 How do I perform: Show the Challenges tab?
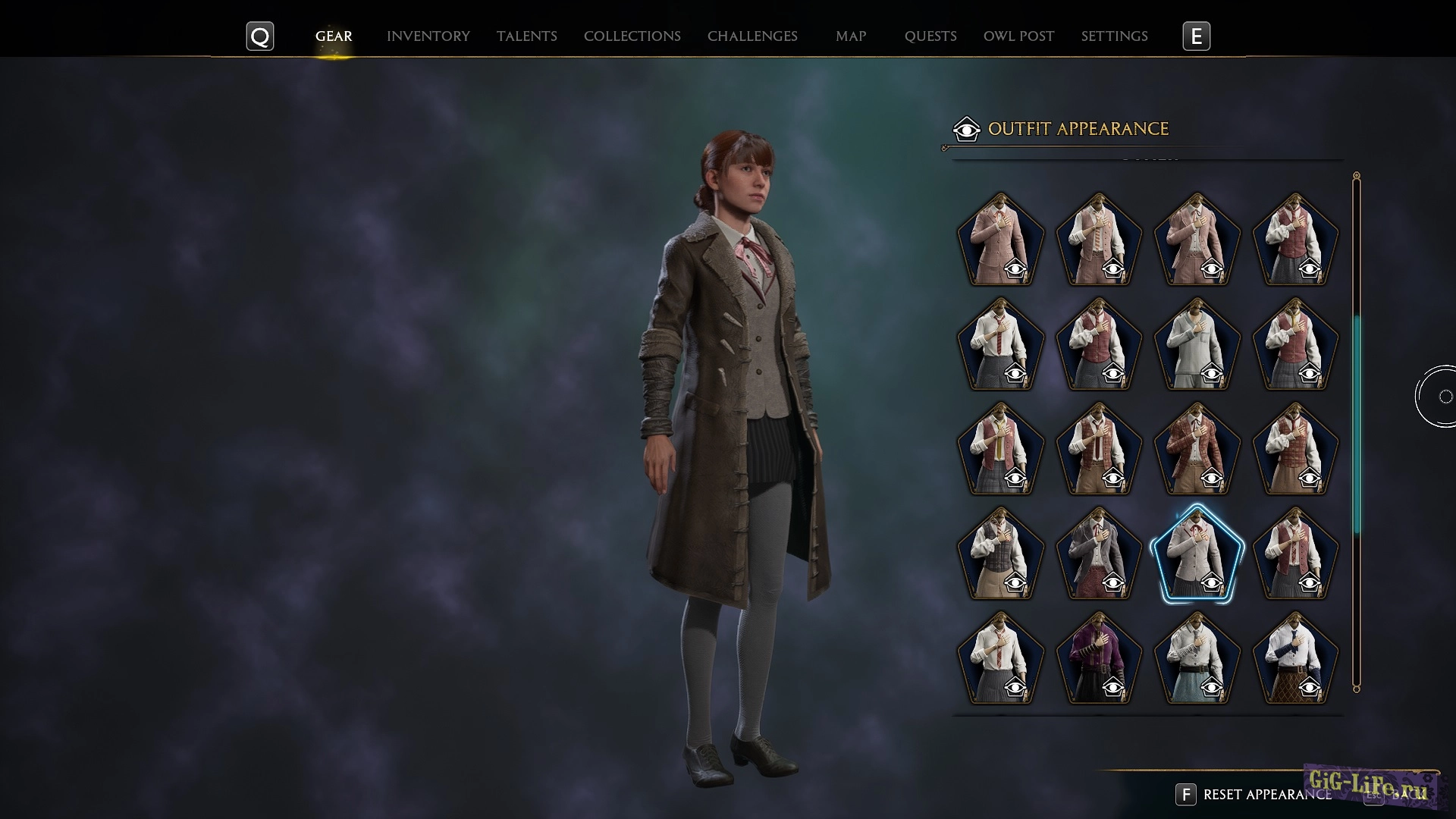coord(752,36)
